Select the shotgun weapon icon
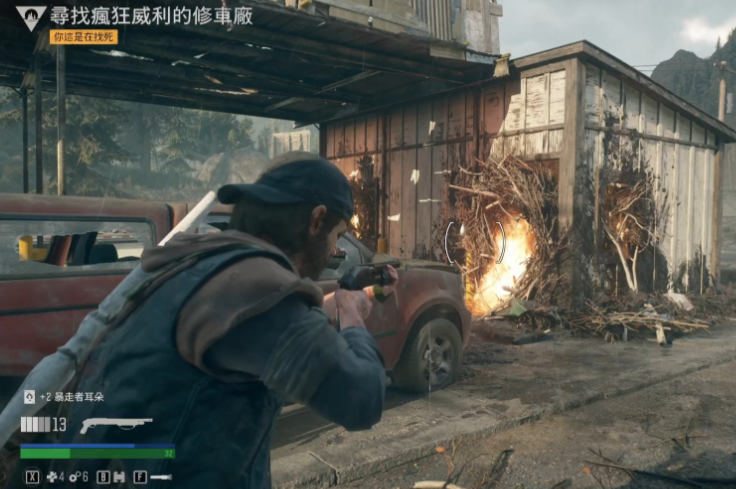The image size is (736, 489). pyautogui.click(x=116, y=424)
